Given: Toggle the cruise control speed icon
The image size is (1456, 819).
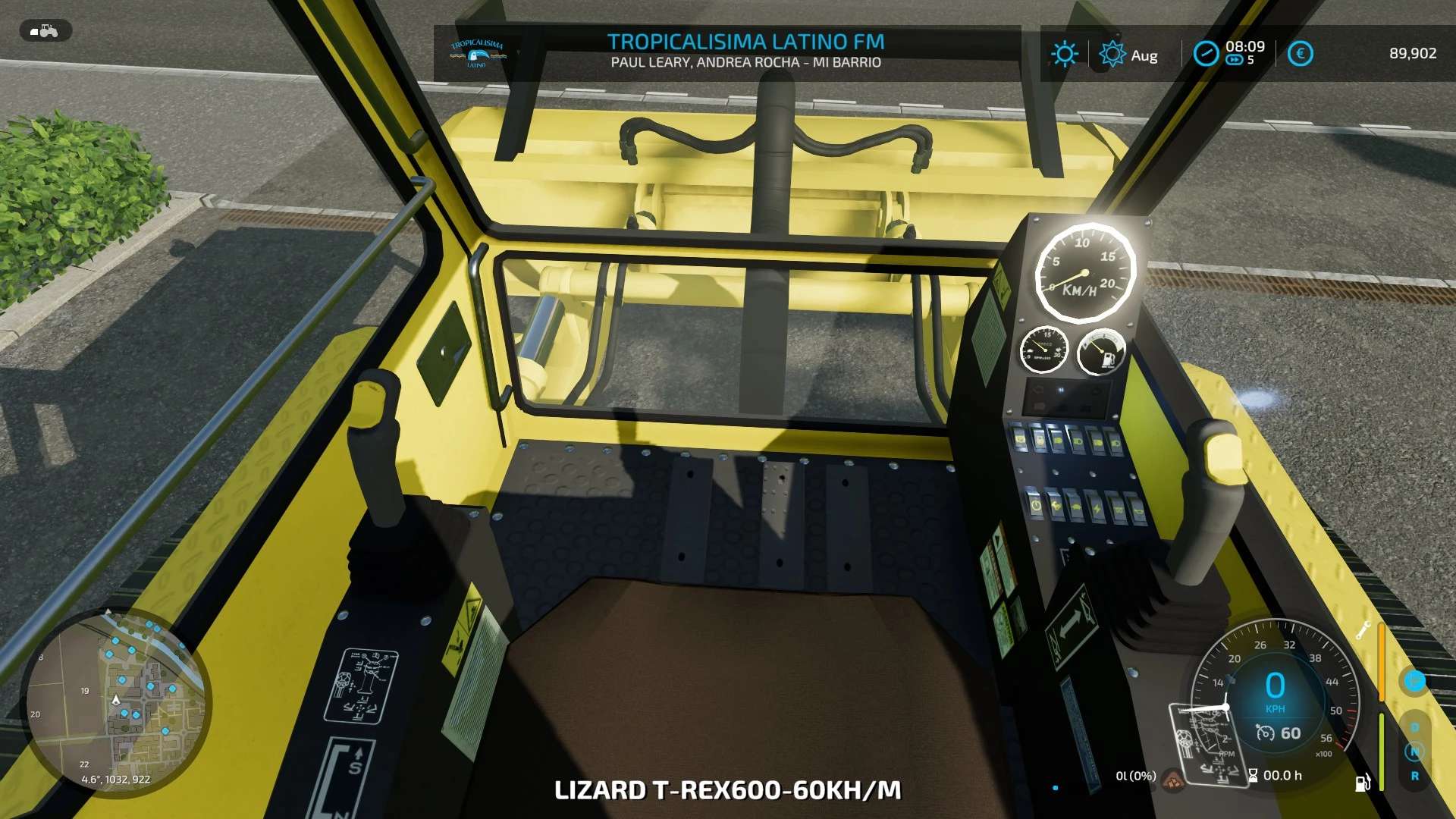Looking at the screenshot, I should coord(1265,733).
